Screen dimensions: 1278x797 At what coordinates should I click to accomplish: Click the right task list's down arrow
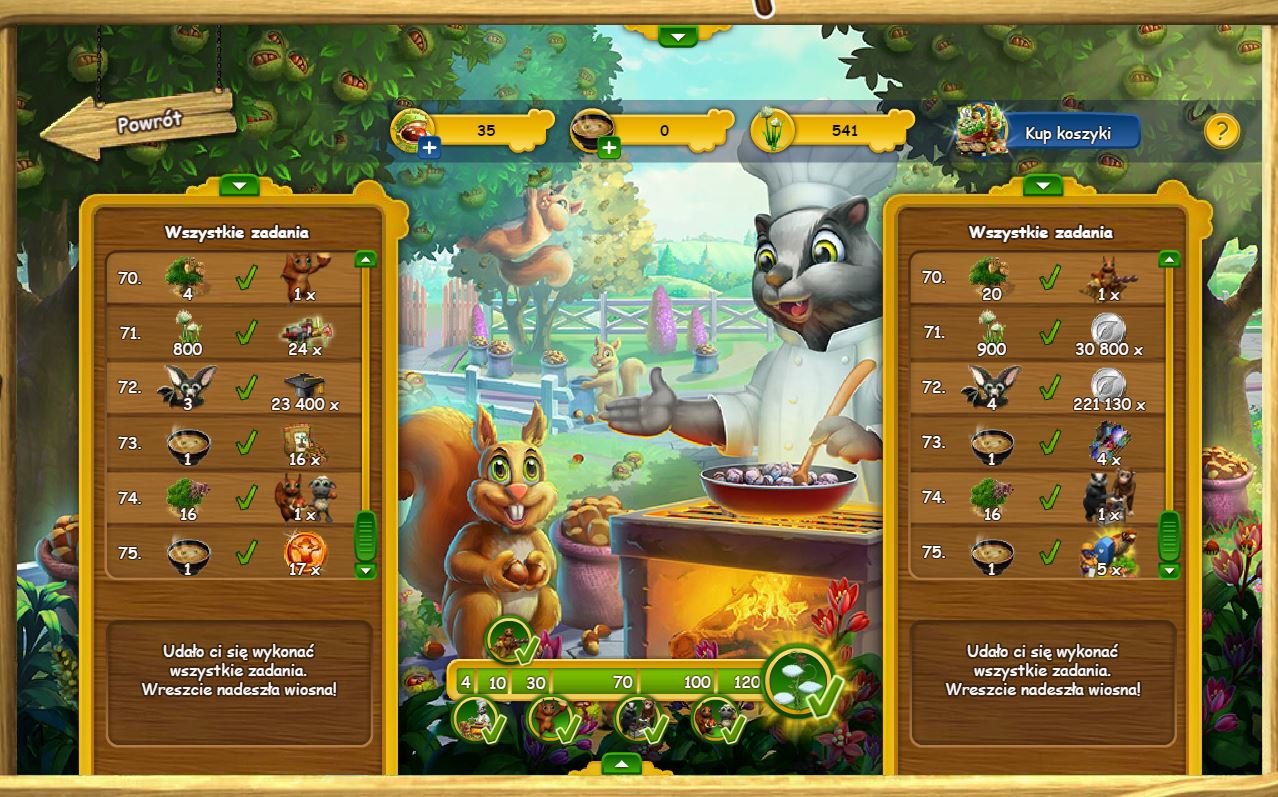(x=1168, y=570)
